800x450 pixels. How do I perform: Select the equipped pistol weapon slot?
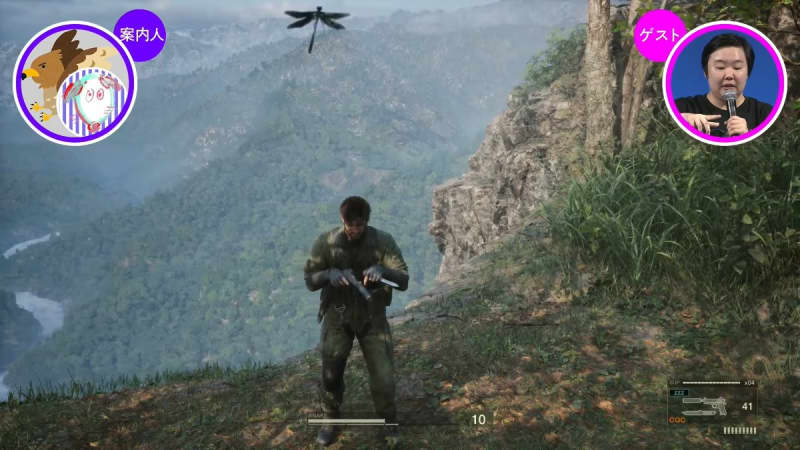point(711,406)
